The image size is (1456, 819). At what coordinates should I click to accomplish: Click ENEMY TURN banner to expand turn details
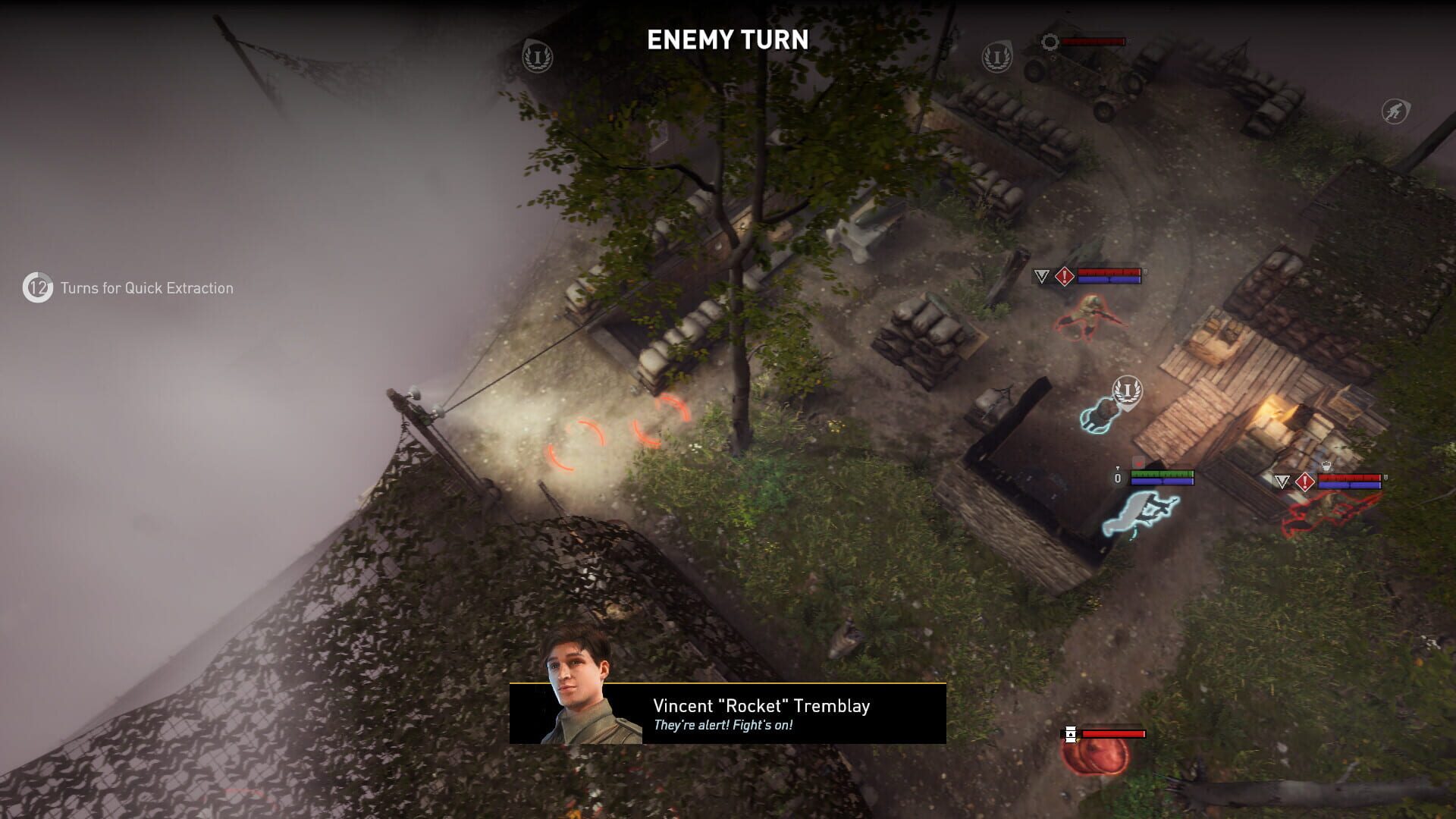(x=727, y=39)
